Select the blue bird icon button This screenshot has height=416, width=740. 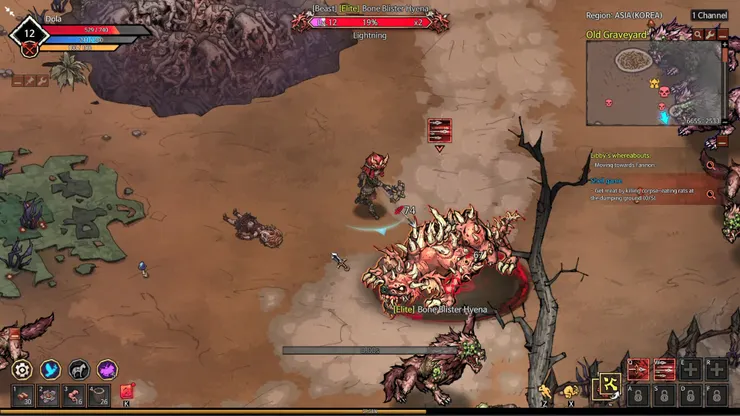(x=50, y=369)
